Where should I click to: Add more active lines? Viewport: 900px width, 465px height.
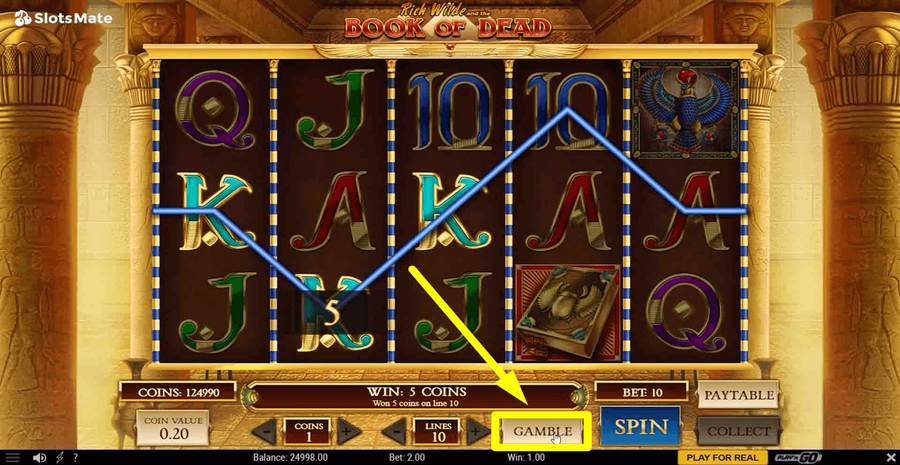[478, 433]
